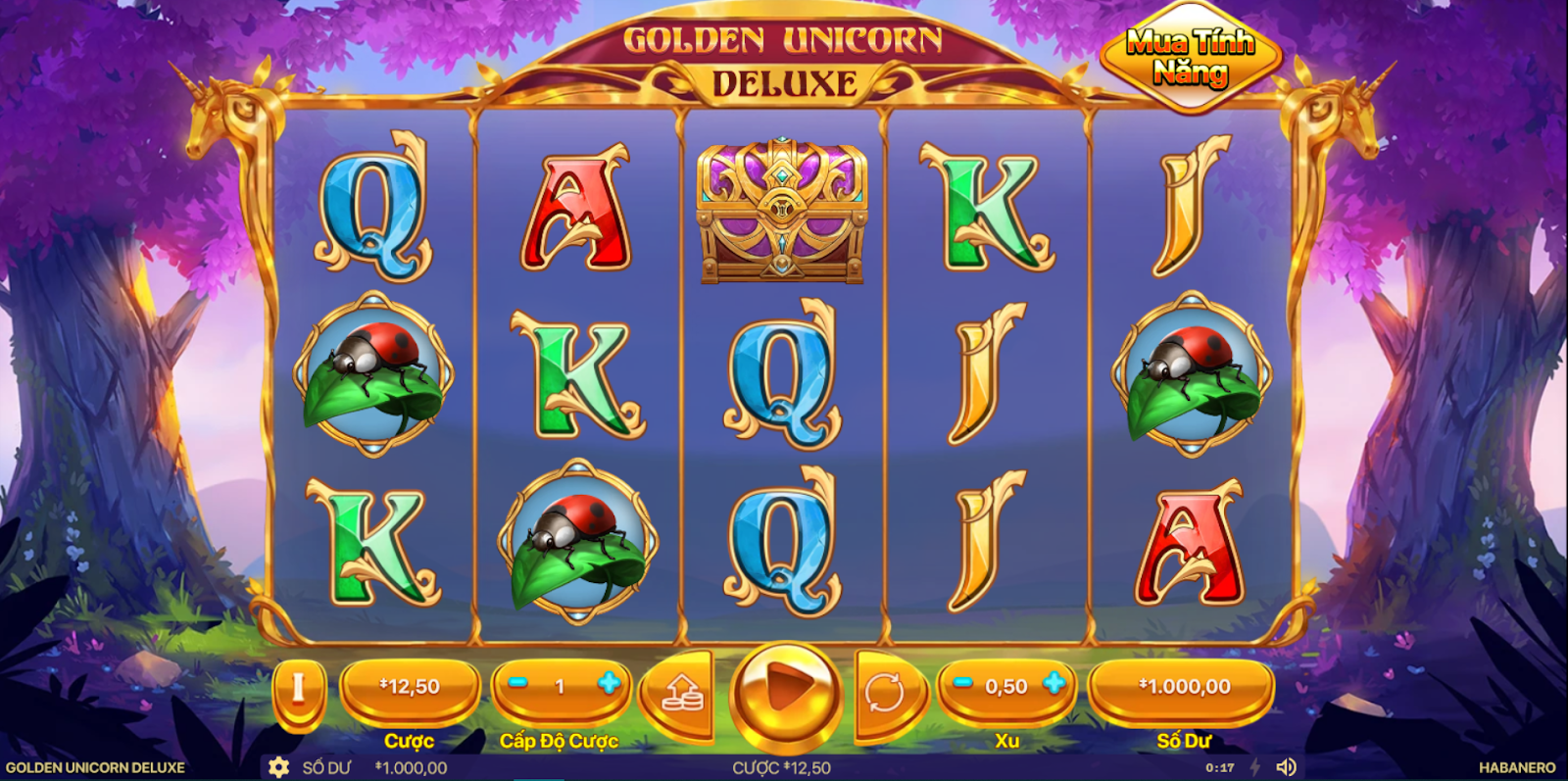Enable autoplay with circular arrows button
This screenshot has width=1568, height=781.
(x=885, y=694)
